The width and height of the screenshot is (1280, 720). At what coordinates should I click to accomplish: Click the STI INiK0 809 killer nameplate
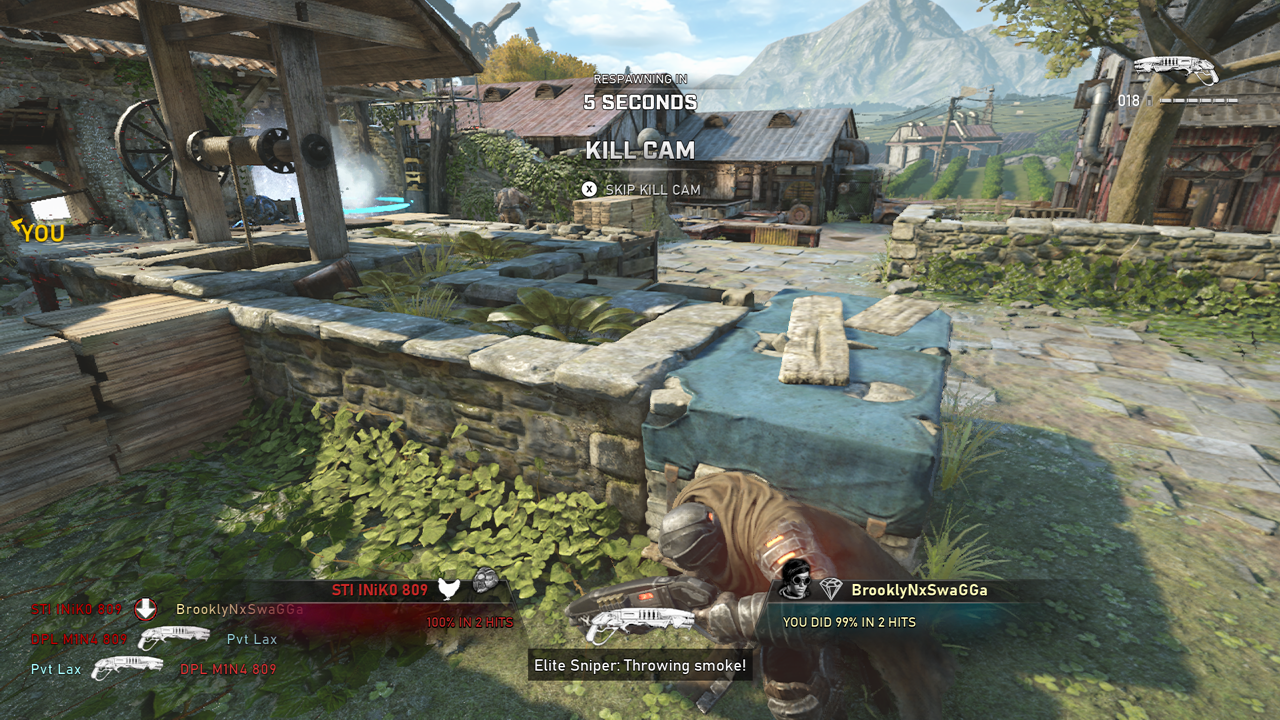pos(379,590)
